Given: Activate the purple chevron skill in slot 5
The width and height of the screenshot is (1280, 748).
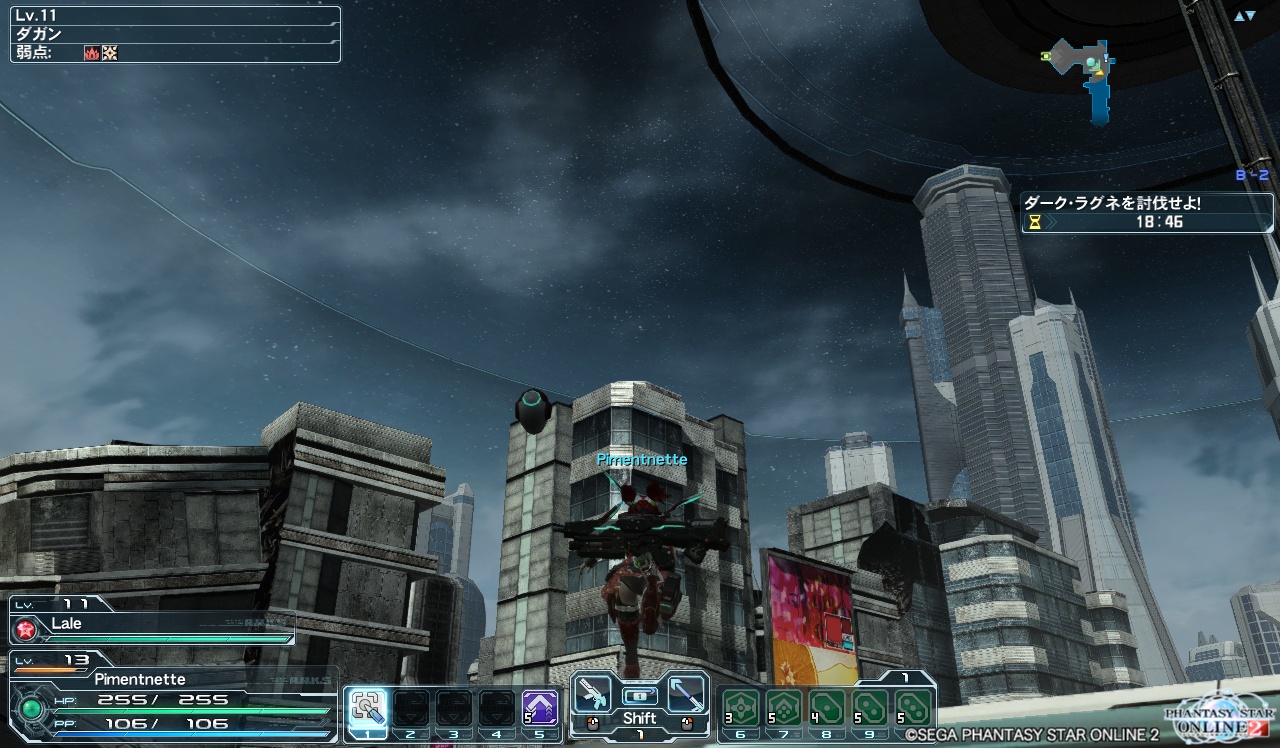Looking at the screenshot, I should 540,708.
